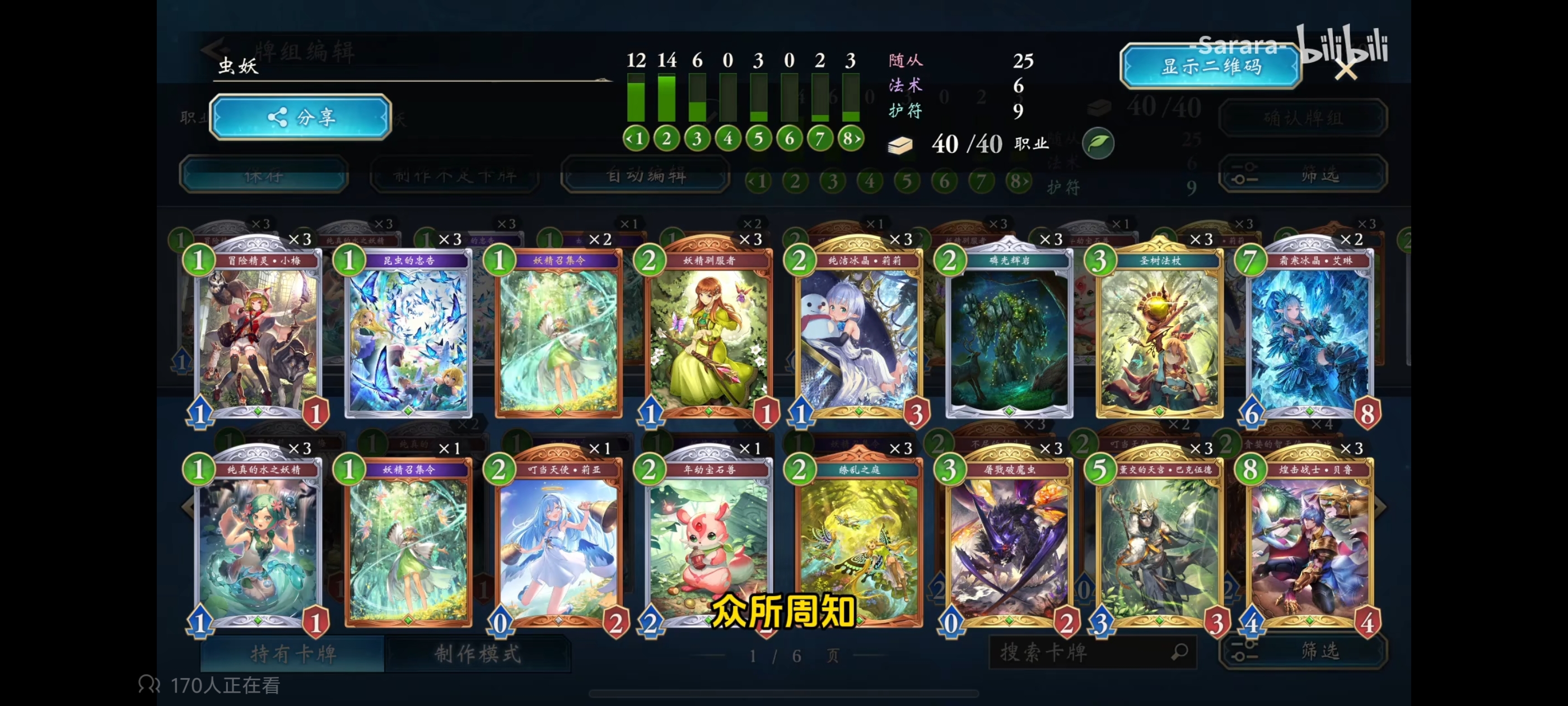Toggle the cost 1 mana filter
1568x706 pixels.
[637, 138]
